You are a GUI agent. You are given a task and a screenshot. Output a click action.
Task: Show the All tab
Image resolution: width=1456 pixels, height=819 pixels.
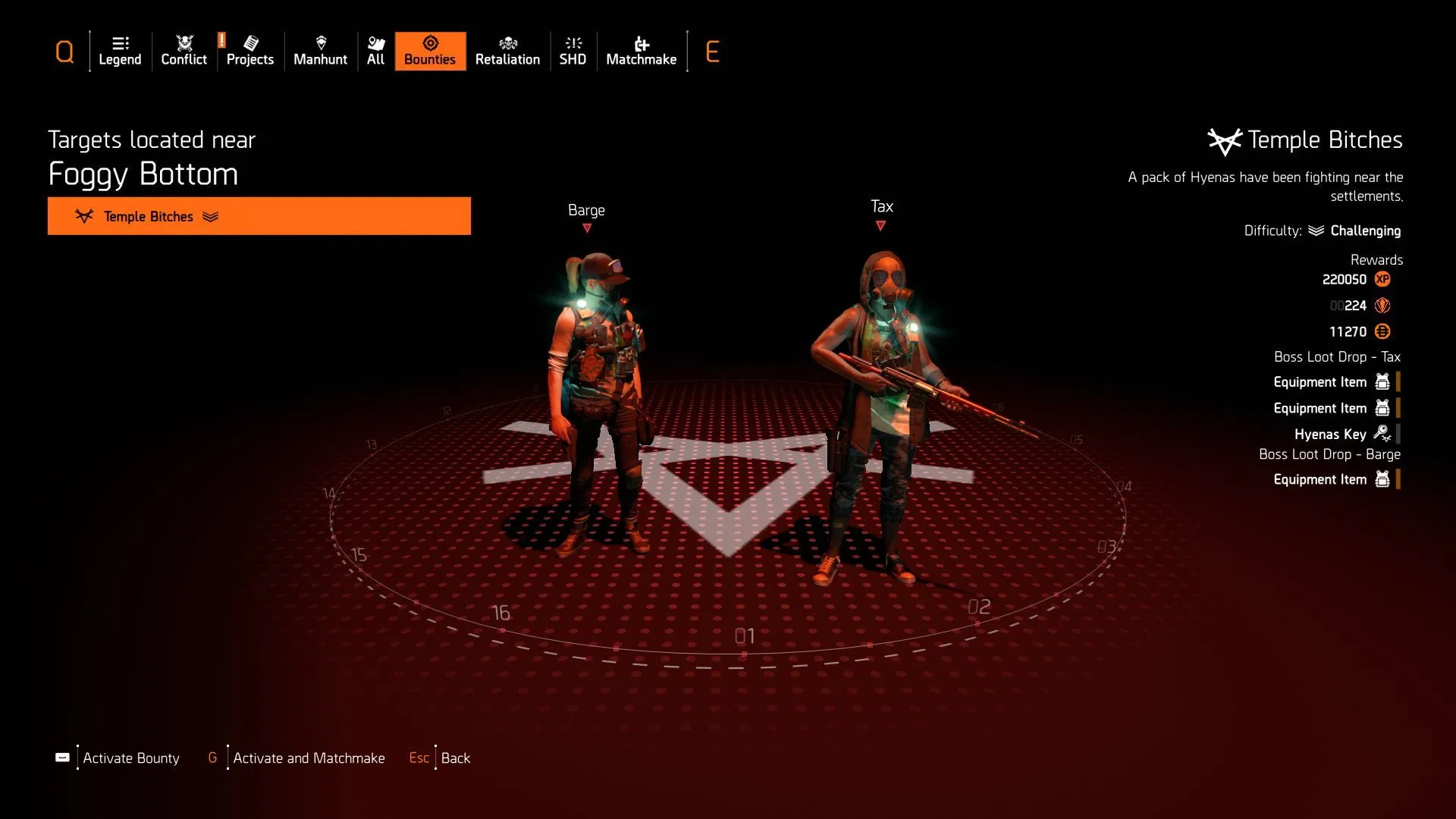coord(375,52)
